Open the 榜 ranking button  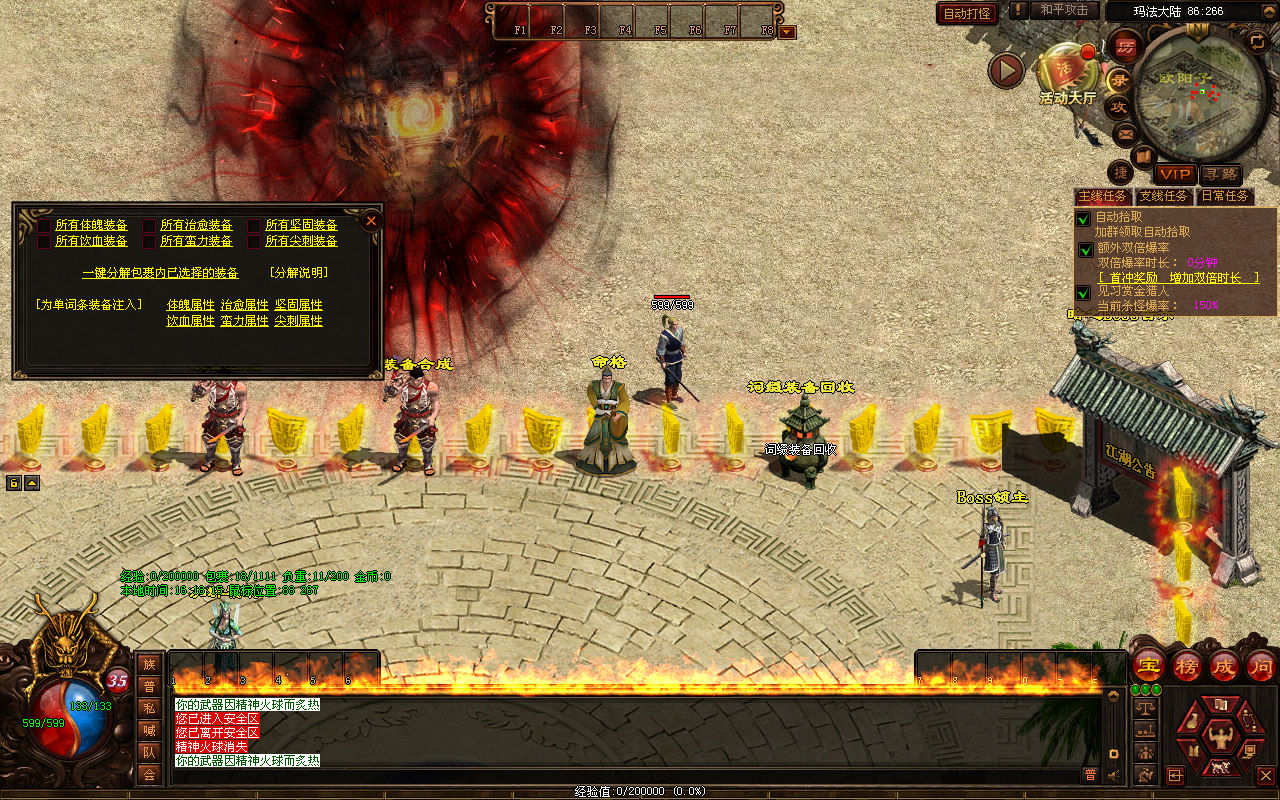click(x=1187, y=665)
